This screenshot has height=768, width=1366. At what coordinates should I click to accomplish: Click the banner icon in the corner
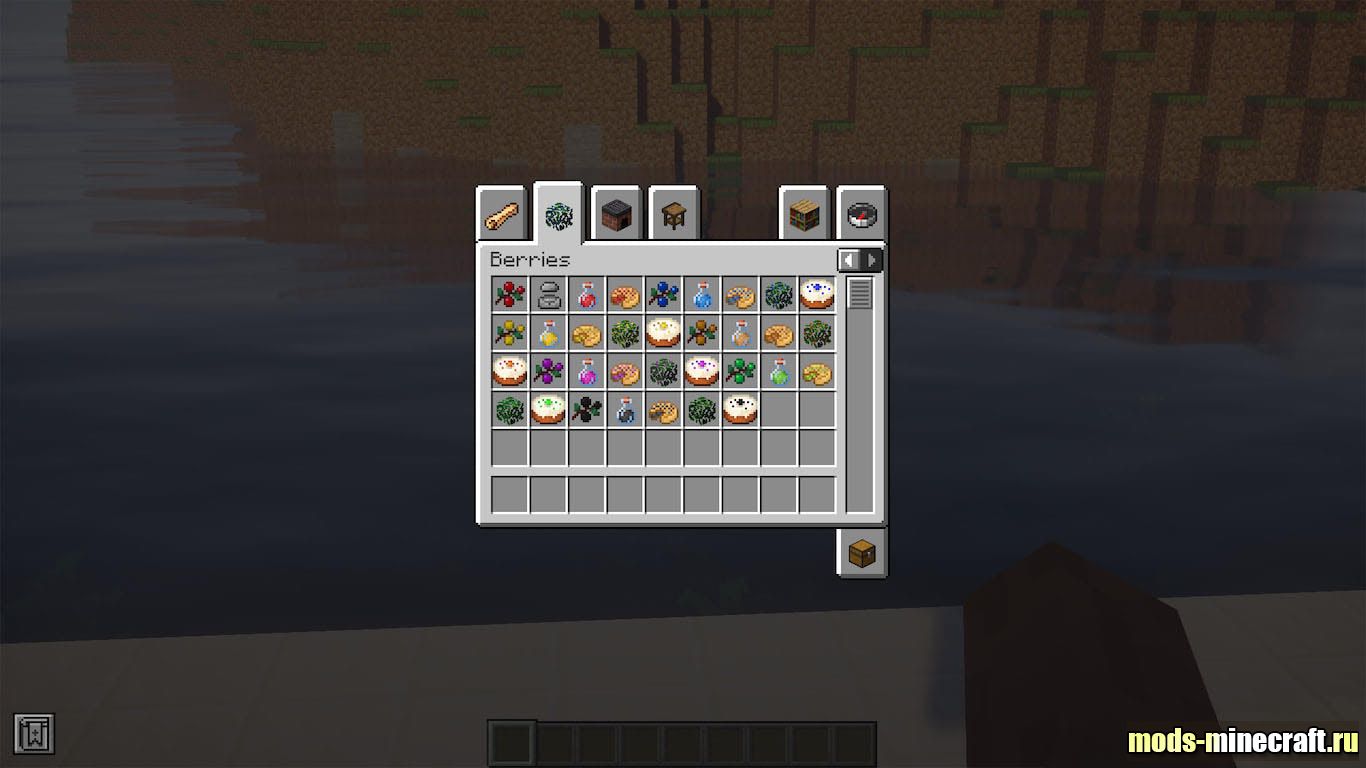point(34,734)
